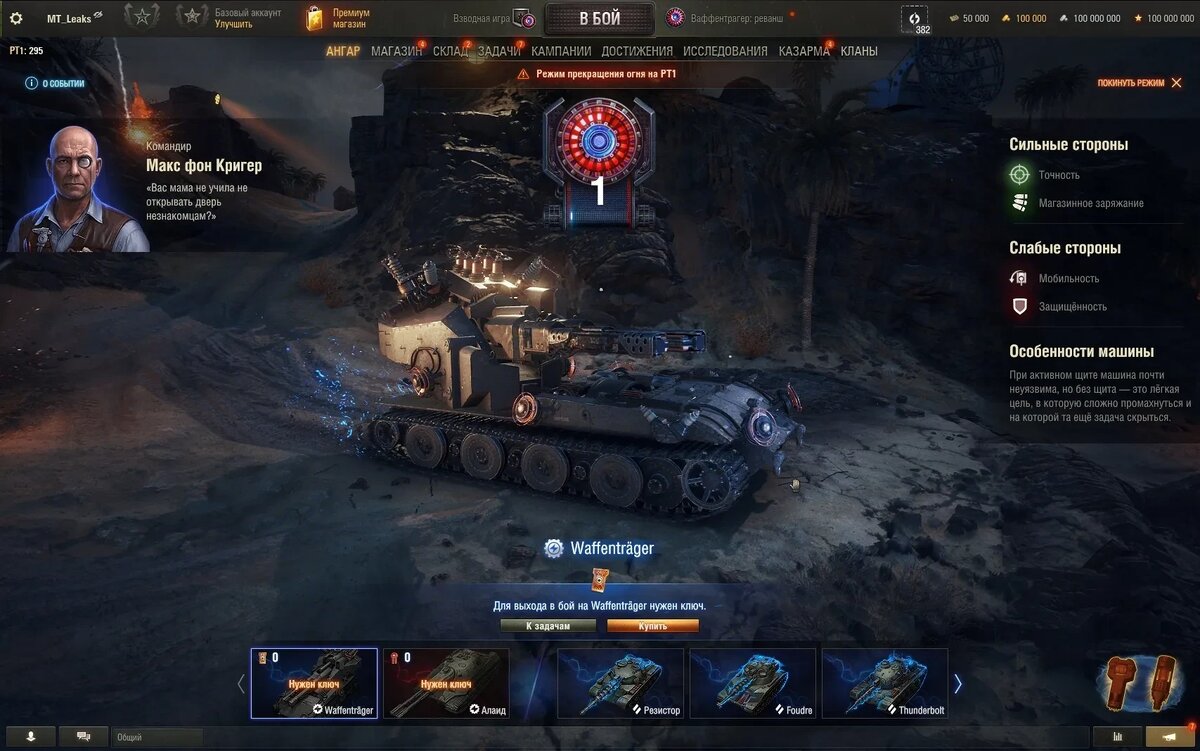This screenshot has height=751, width=1200.
Task: Open the КАМПАНИИ tab
Action: coord(561,51)
